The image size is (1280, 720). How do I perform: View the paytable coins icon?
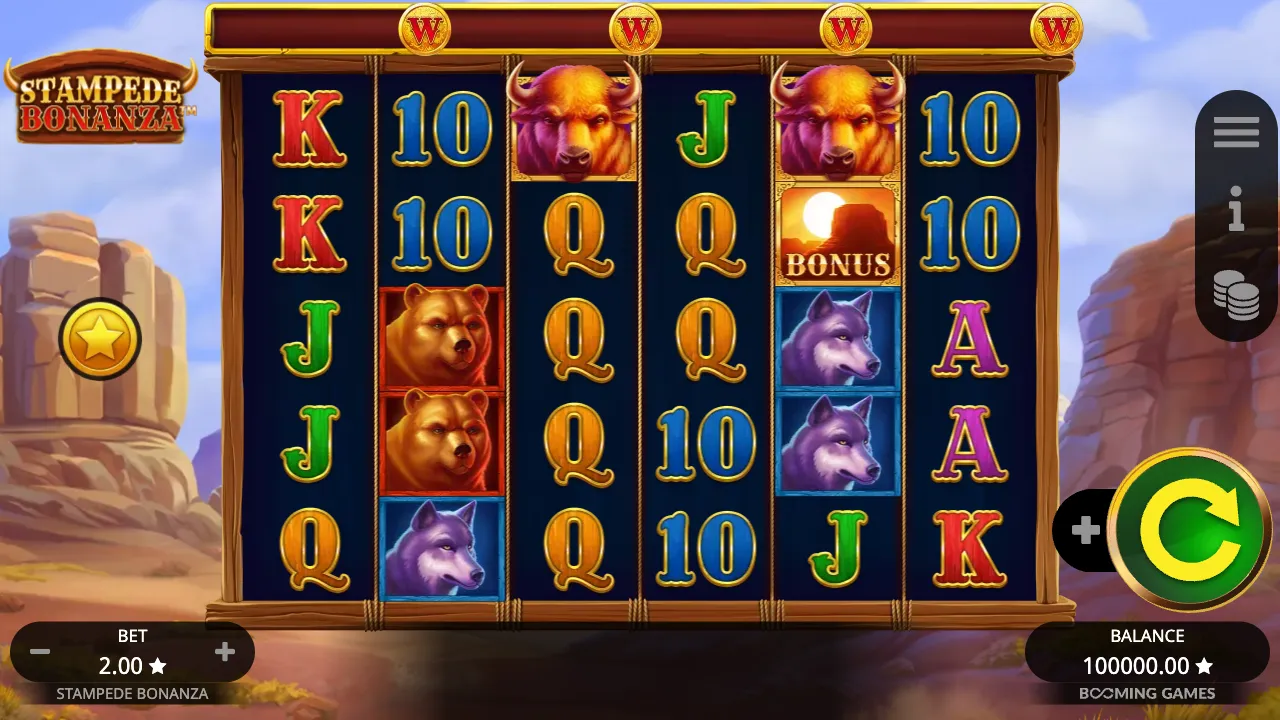pyautogui.click(x=1237, y=295)
